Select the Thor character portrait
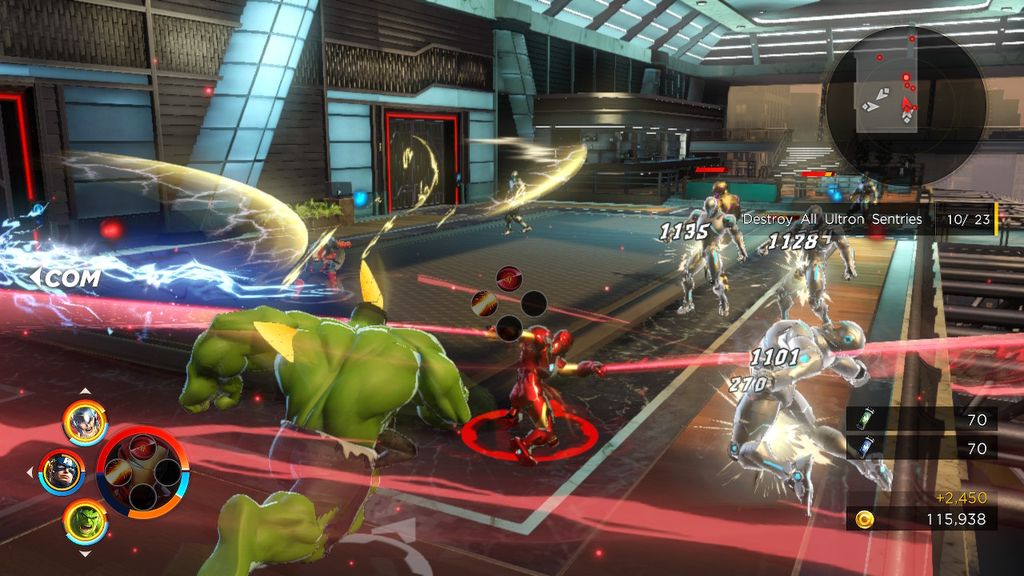The height and width of the screenshot is (576, 1024). coord(85,422)
